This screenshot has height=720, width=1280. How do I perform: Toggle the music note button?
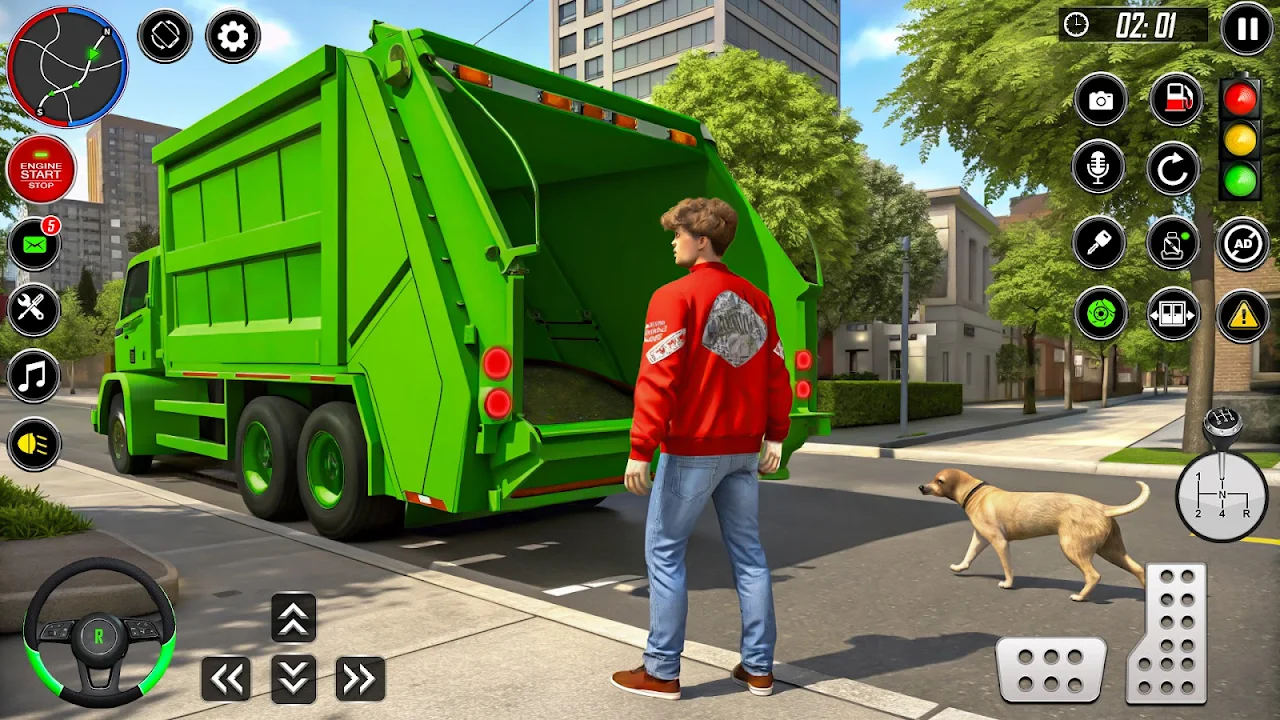[x=34, y=376]
